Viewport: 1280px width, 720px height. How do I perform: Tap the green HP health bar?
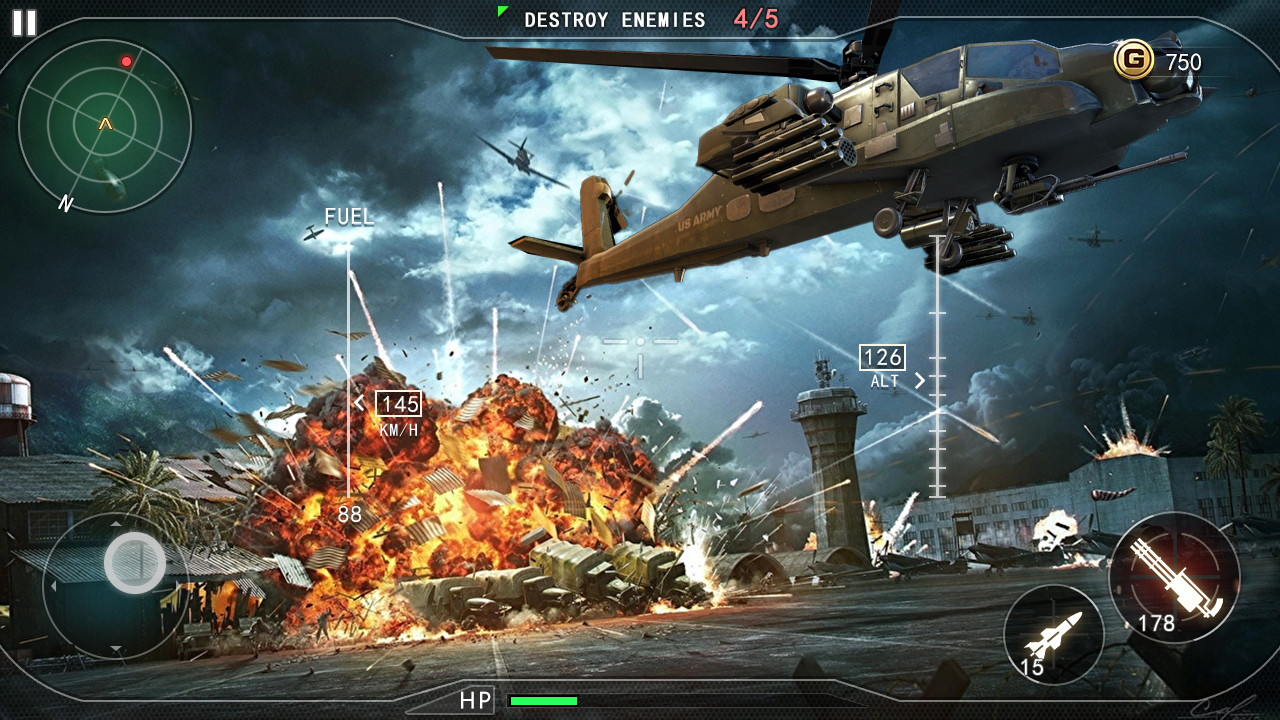click(545, 700)
